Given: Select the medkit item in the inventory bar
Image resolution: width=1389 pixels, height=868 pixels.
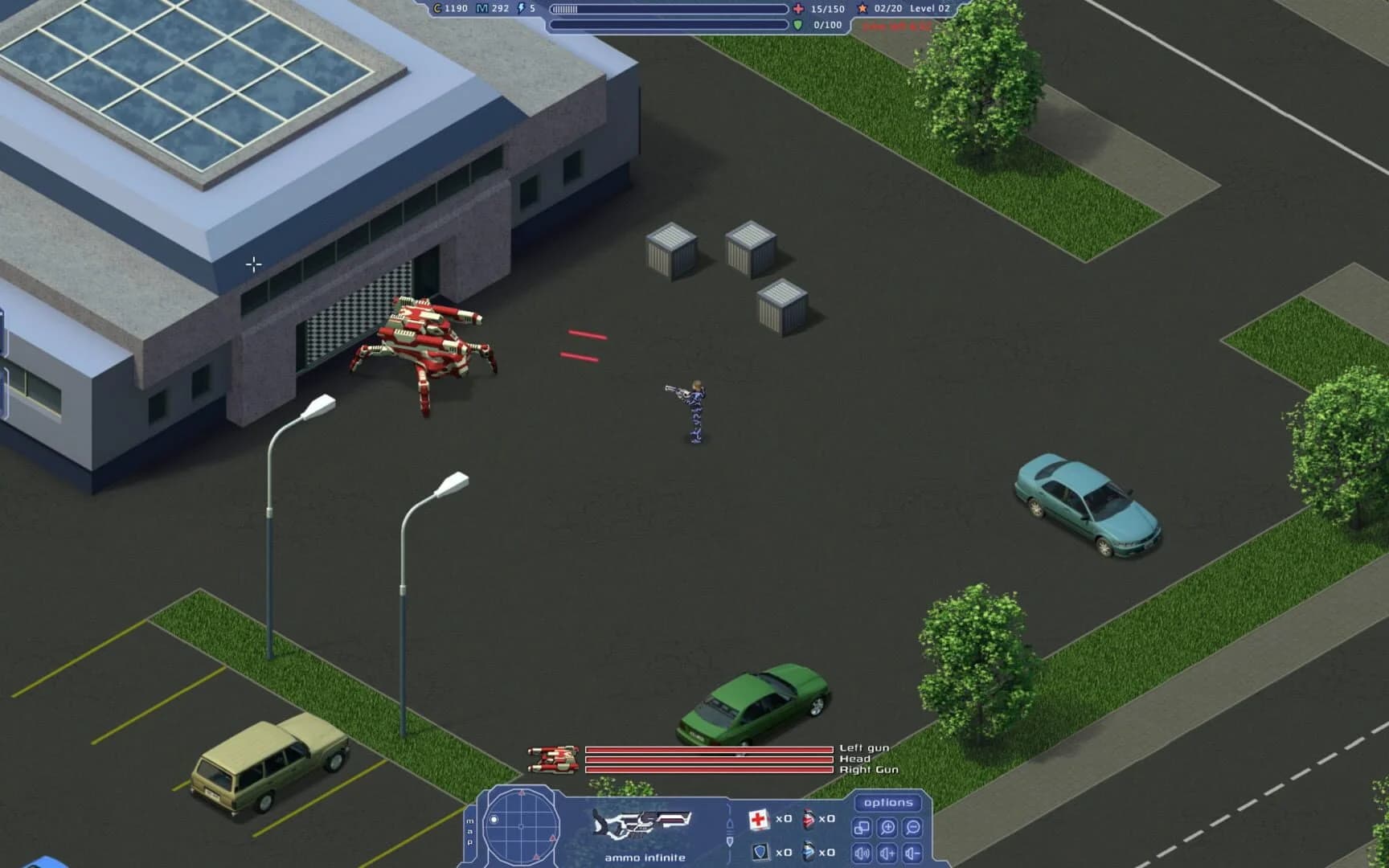Looking at the screenshot, I should click(758, 819).
